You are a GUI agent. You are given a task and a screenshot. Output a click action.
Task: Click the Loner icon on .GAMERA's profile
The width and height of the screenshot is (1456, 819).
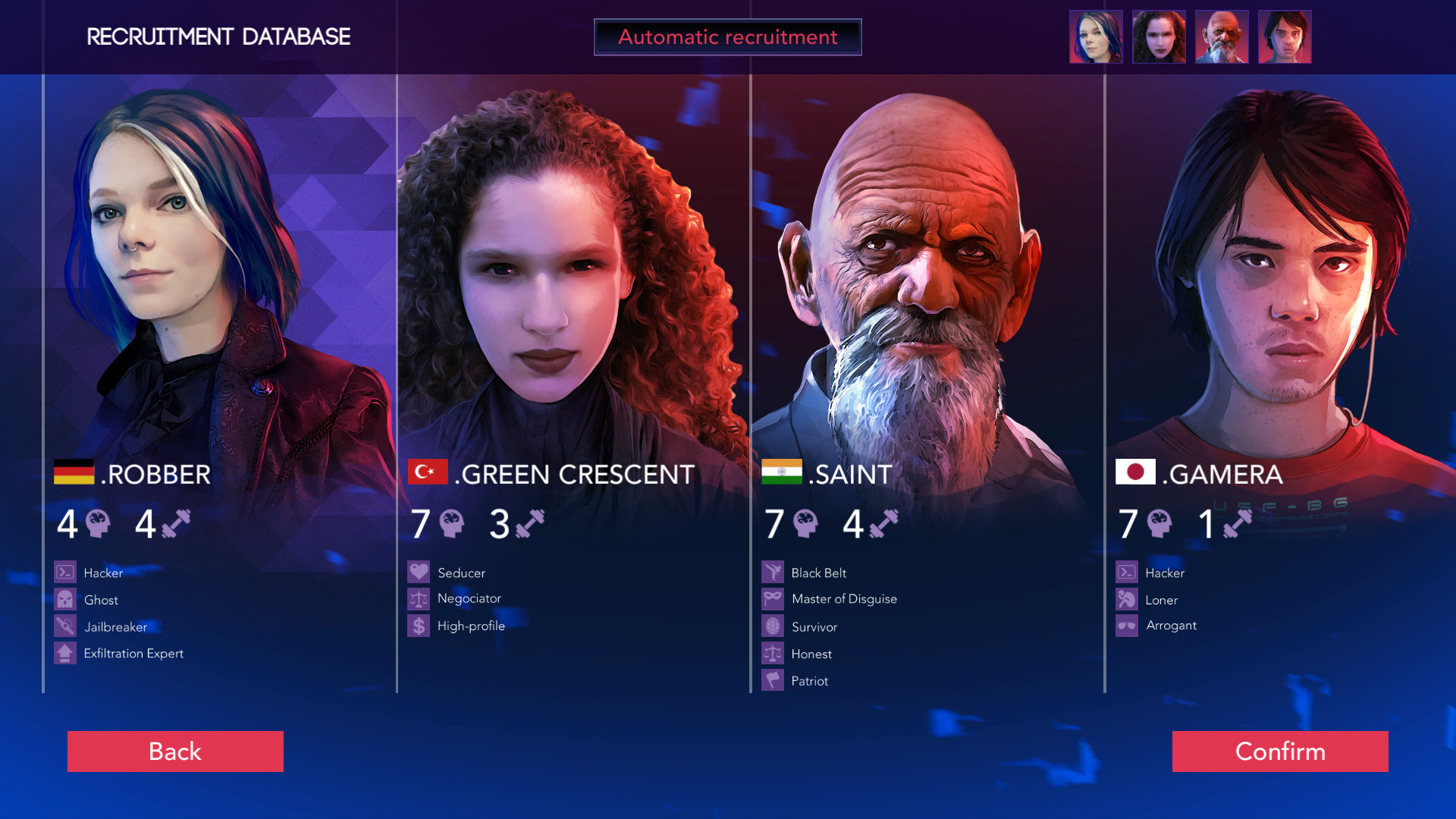[1128, 599]
